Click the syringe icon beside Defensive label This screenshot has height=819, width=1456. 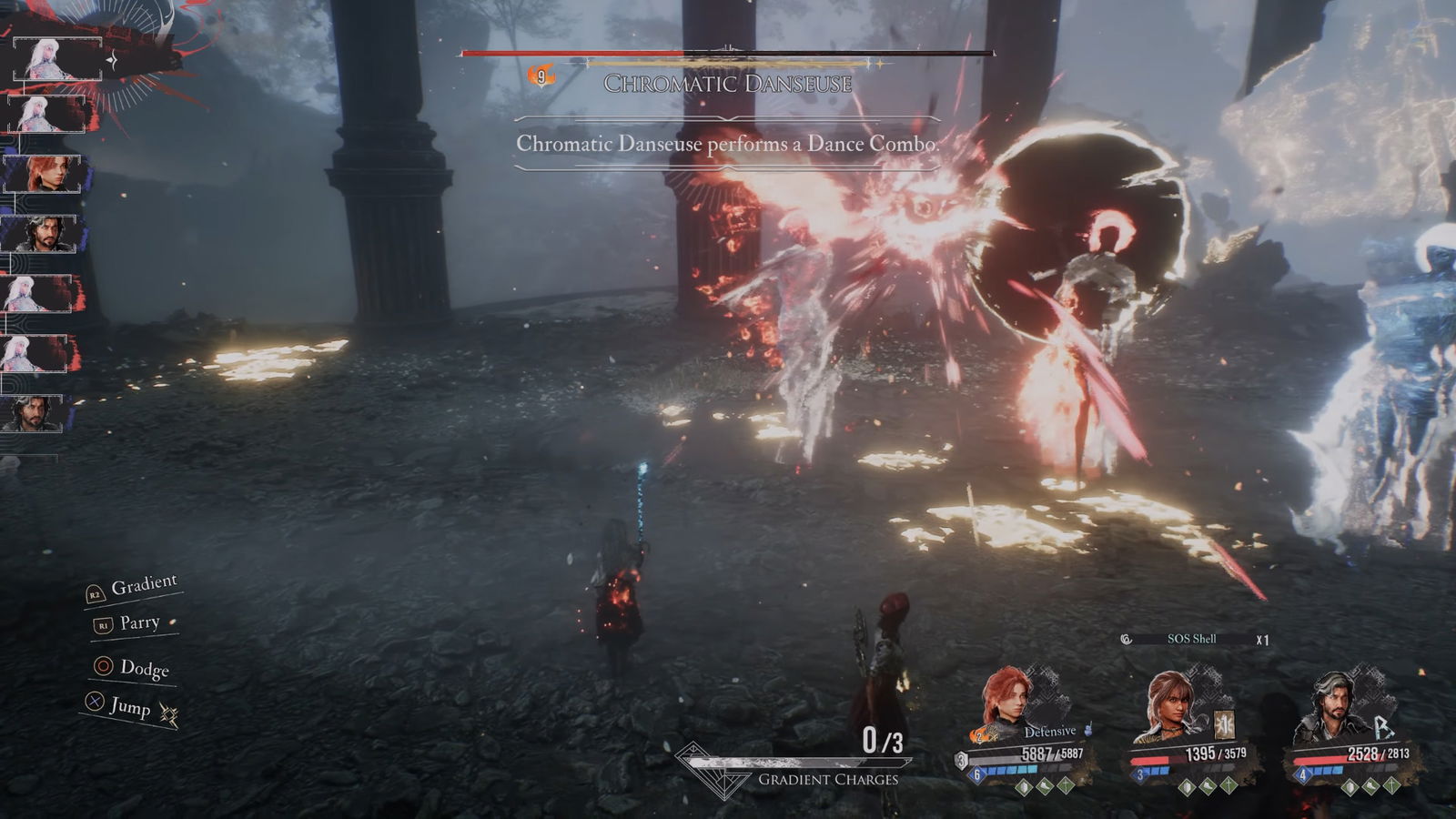1088,730
